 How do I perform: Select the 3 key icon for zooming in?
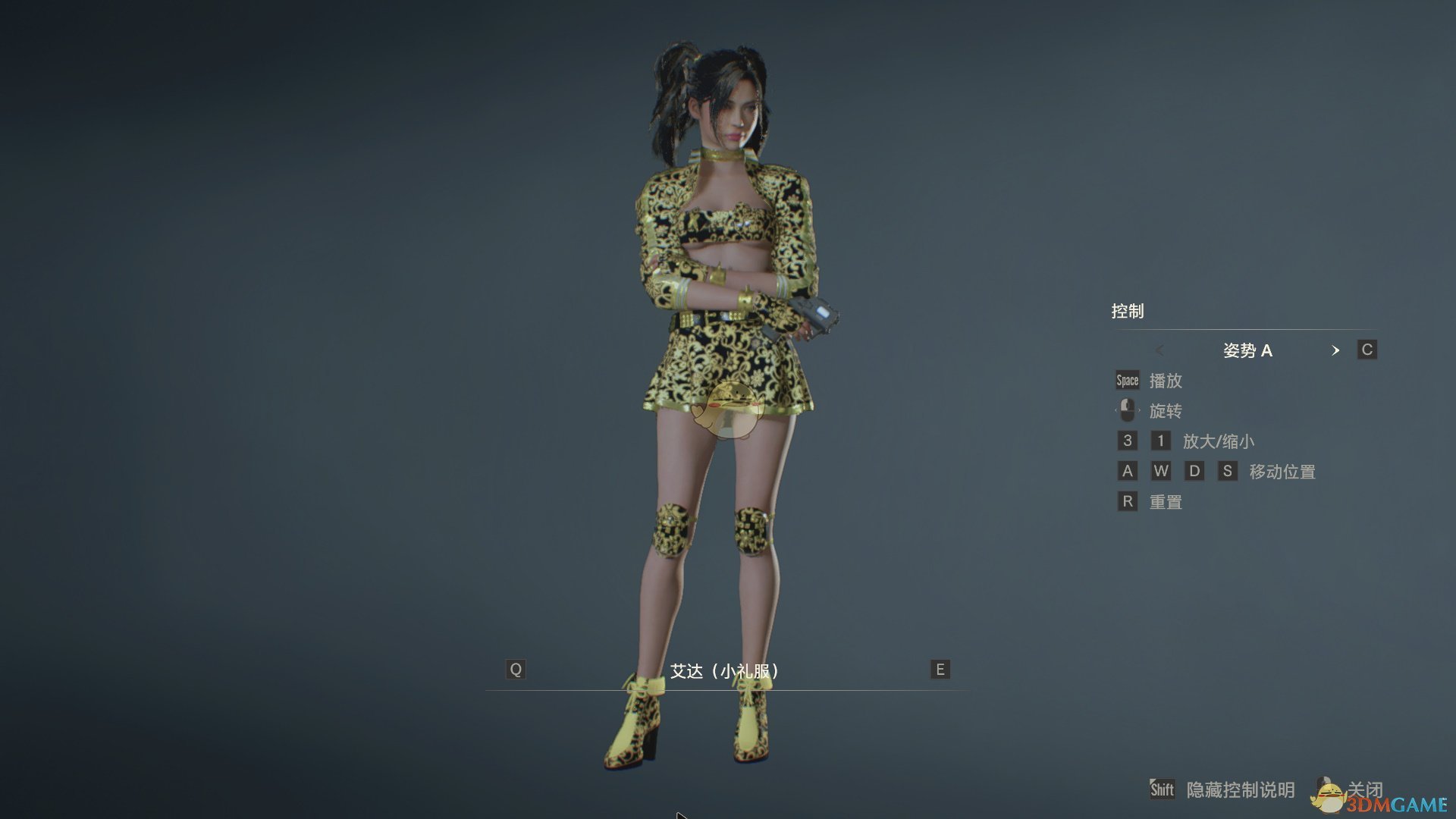(x=1128, y=441)
